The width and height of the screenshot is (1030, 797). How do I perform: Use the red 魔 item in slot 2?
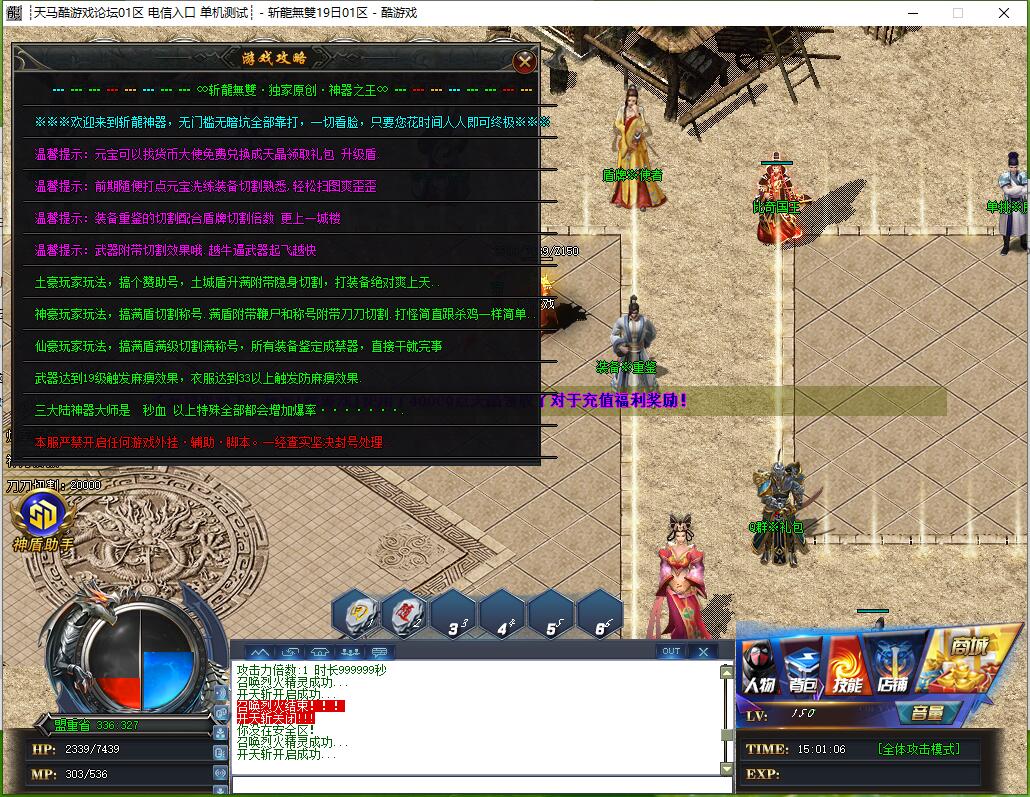point(405,614)
